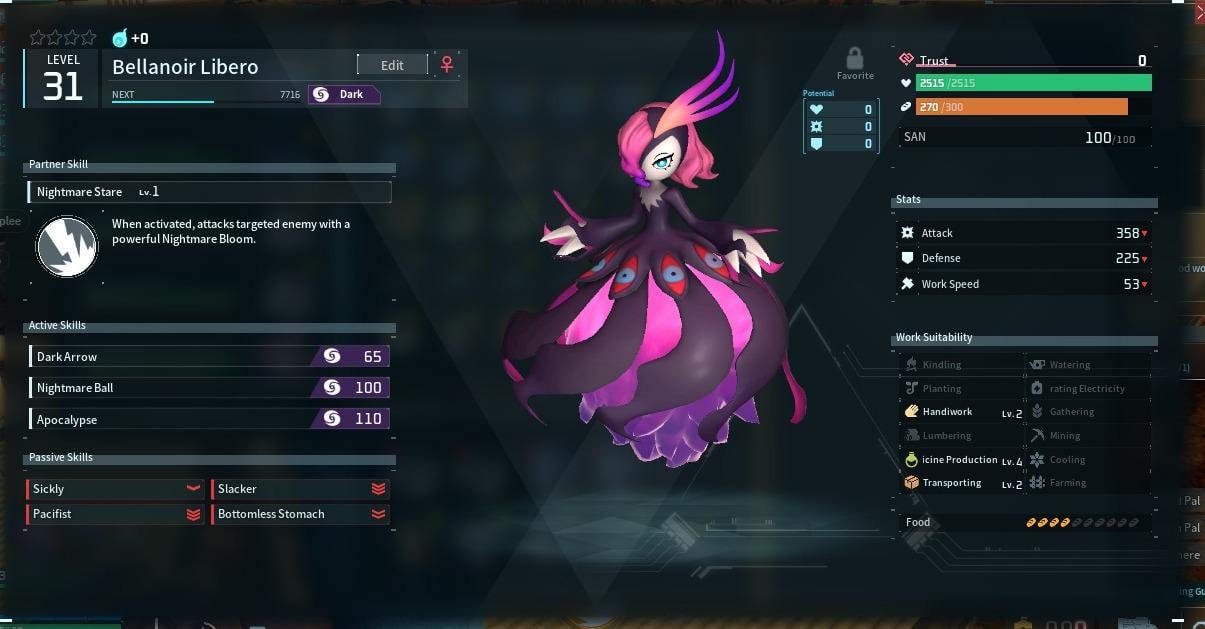This screenshot has width=1205, height=629.
Task: View the Bottomless Stomach passive skill
Action: (300, 514)
